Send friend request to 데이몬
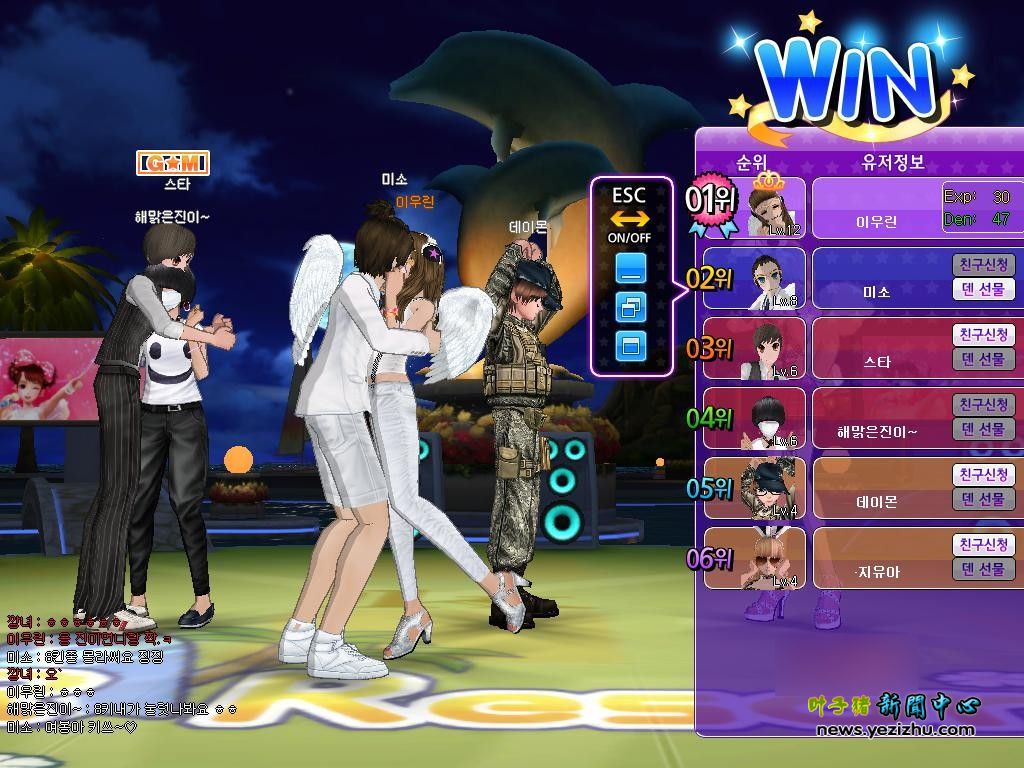 coord(983,475)
